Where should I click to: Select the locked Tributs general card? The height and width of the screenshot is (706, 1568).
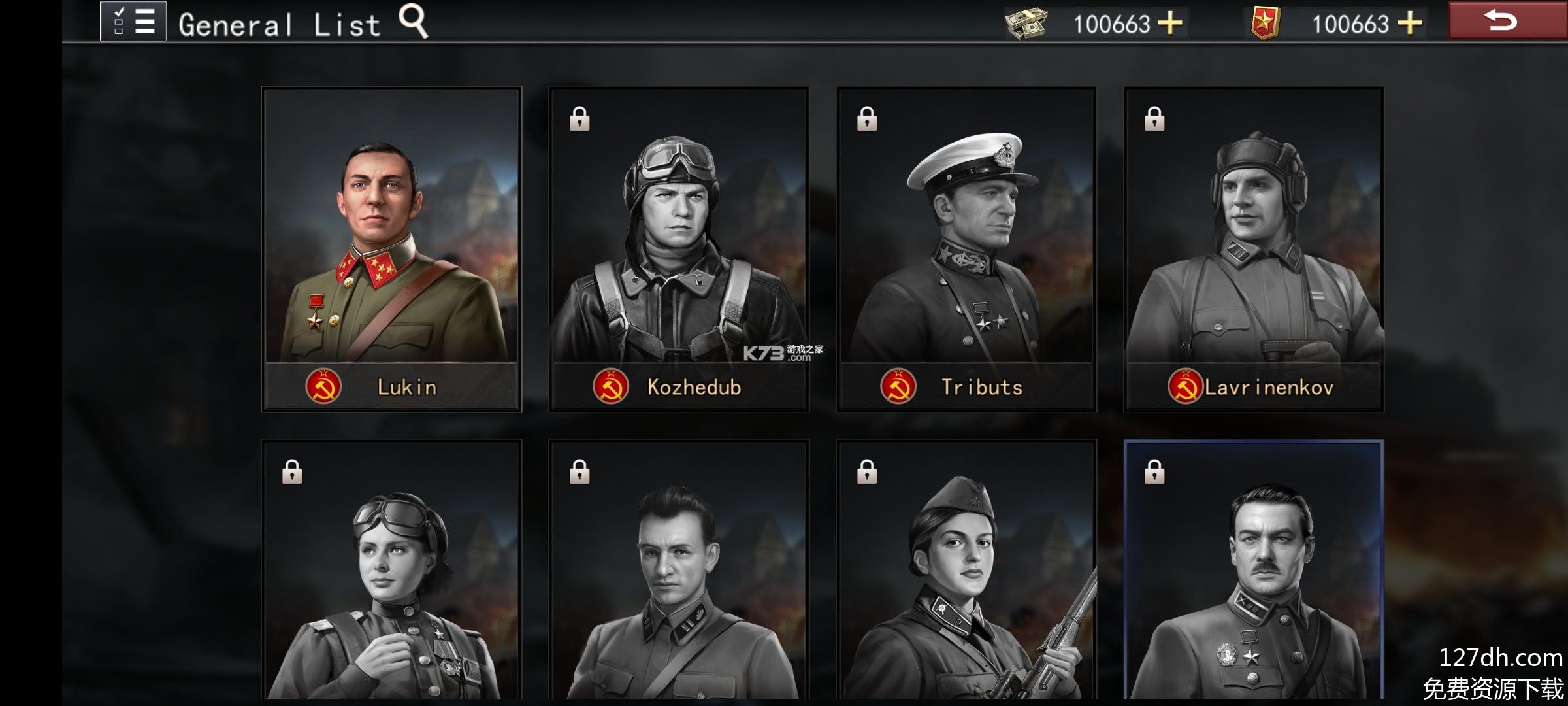966,249
